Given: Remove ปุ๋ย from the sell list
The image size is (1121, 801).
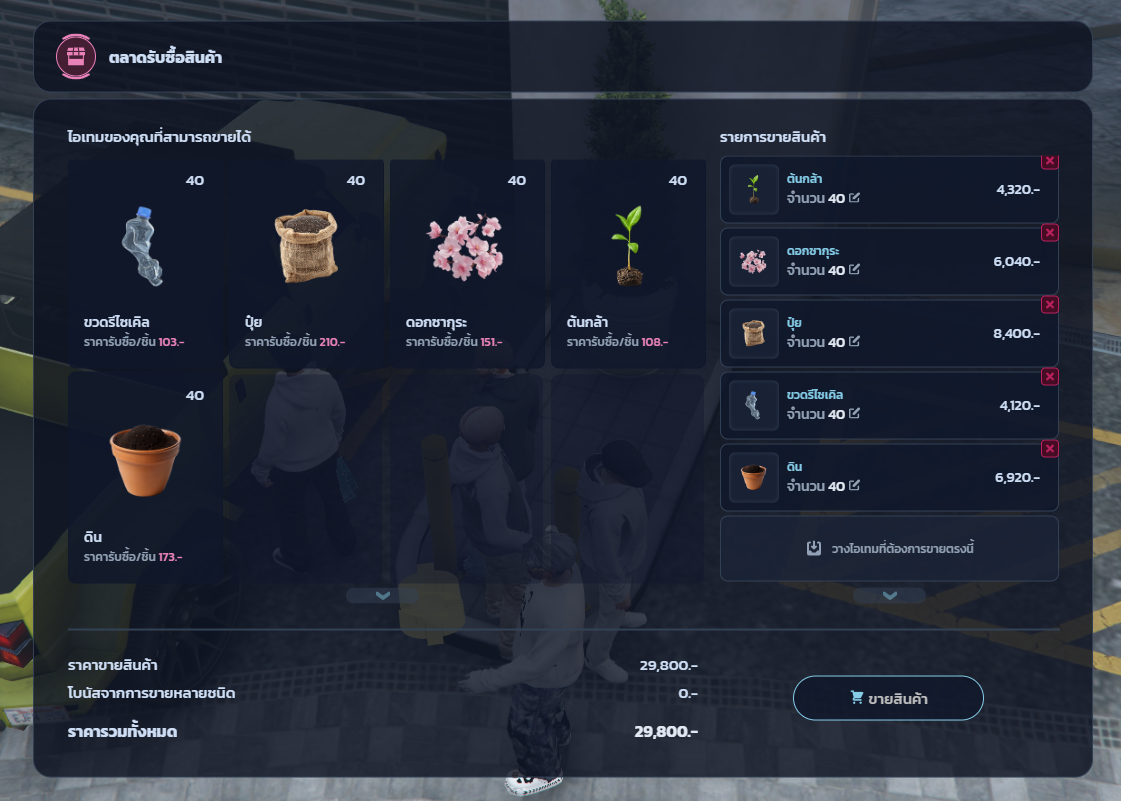Looking at the screenshot, I should 1050,304.
